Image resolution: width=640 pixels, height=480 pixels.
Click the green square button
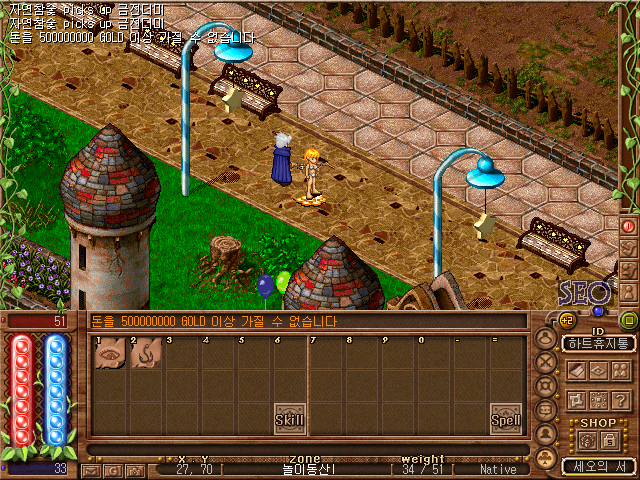coord(629,320)
